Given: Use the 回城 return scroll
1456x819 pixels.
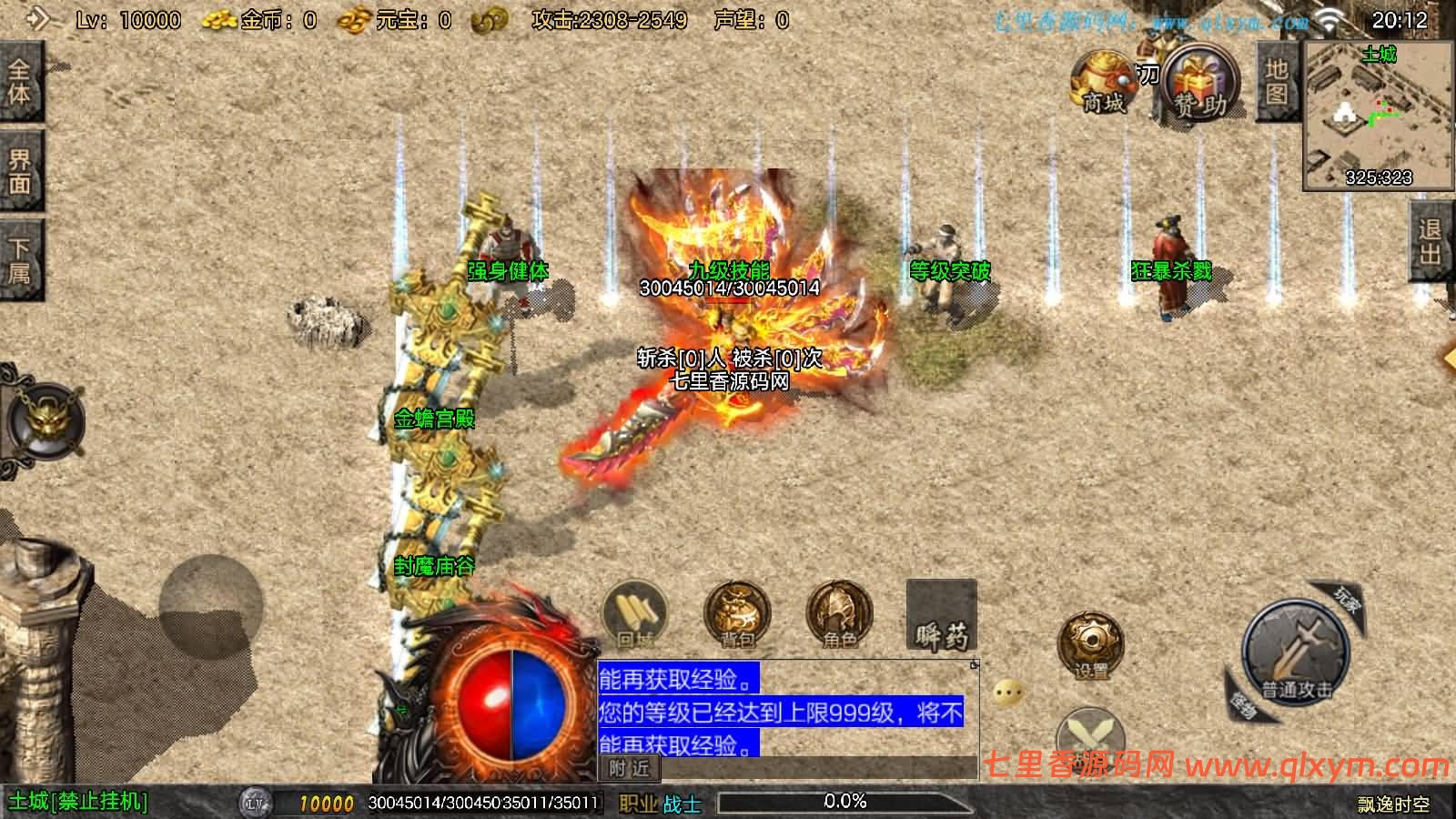Looking at the screenshot, I should coord(634,614).
